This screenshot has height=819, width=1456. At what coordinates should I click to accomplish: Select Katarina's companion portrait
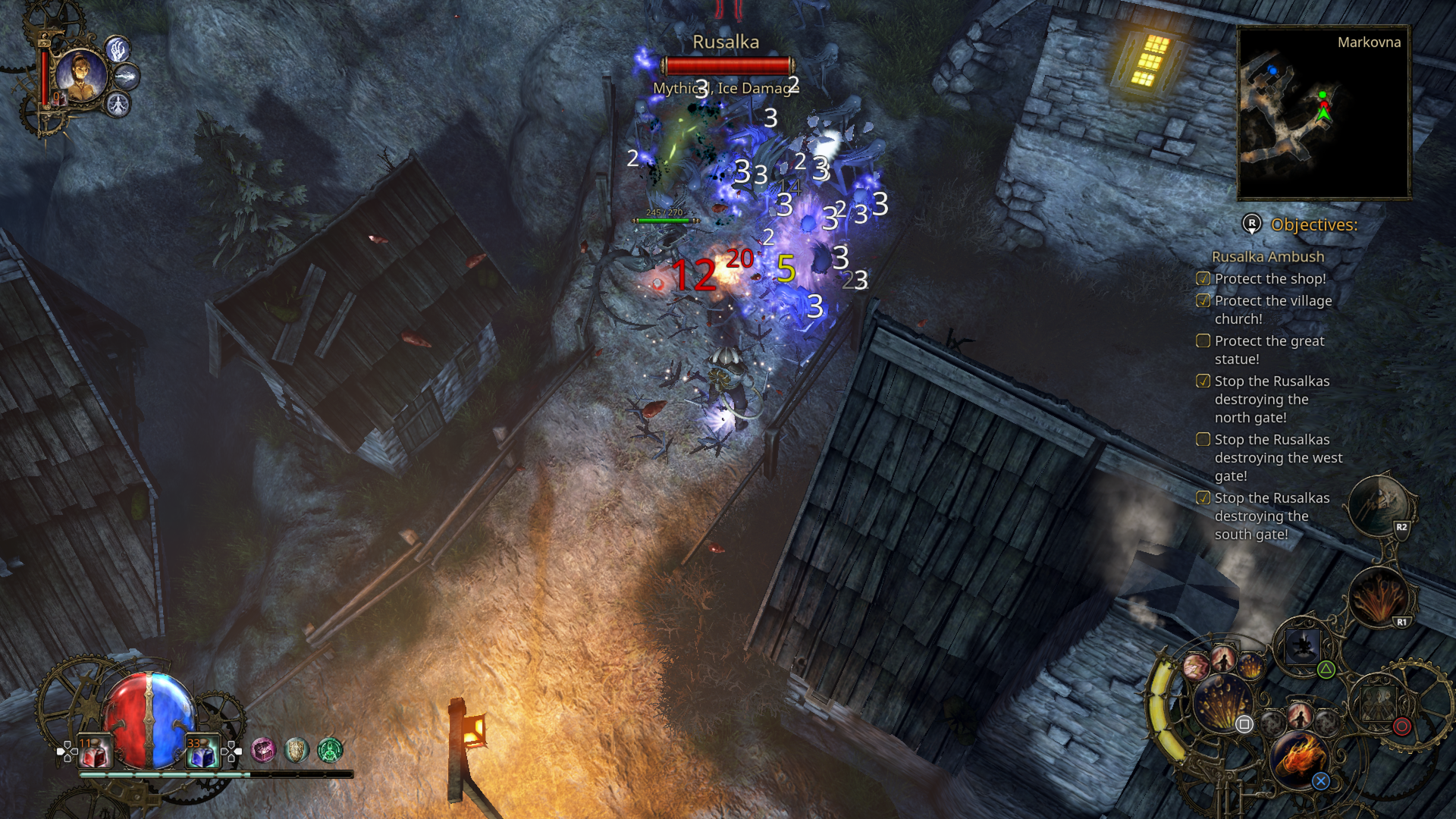pos(83,76)
